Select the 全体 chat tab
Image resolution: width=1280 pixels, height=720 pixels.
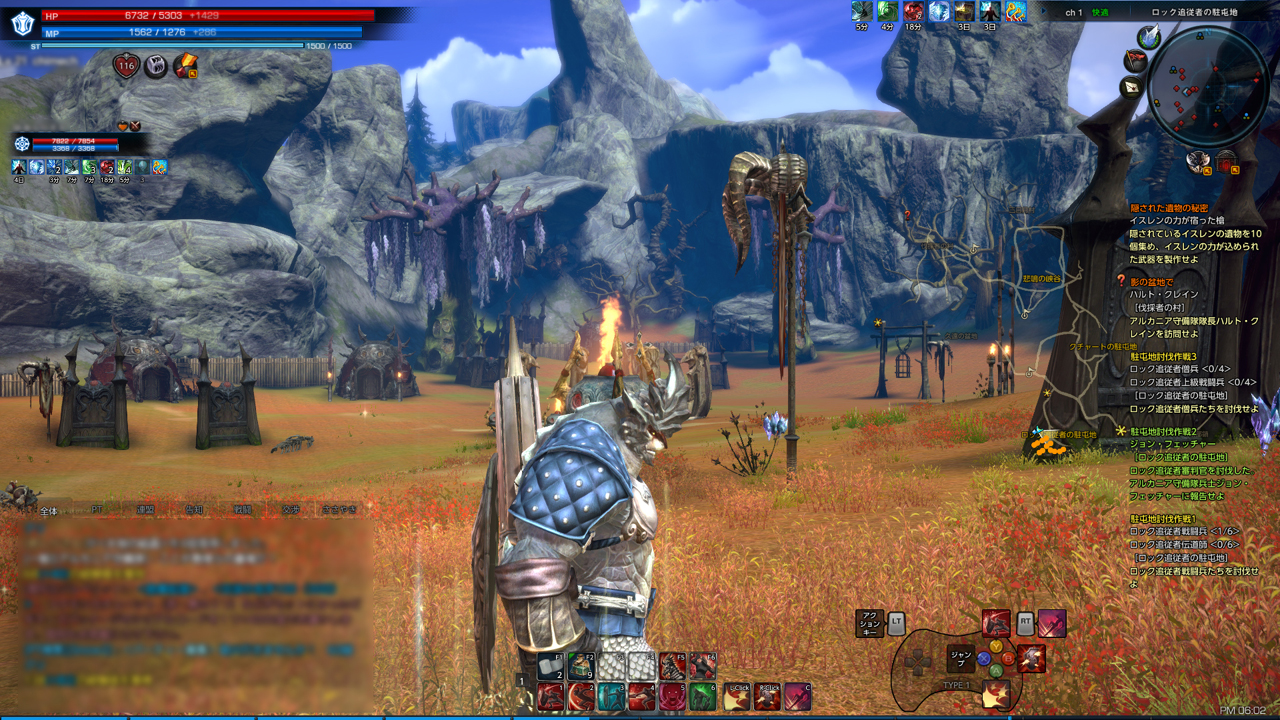[x=49, y=509]
